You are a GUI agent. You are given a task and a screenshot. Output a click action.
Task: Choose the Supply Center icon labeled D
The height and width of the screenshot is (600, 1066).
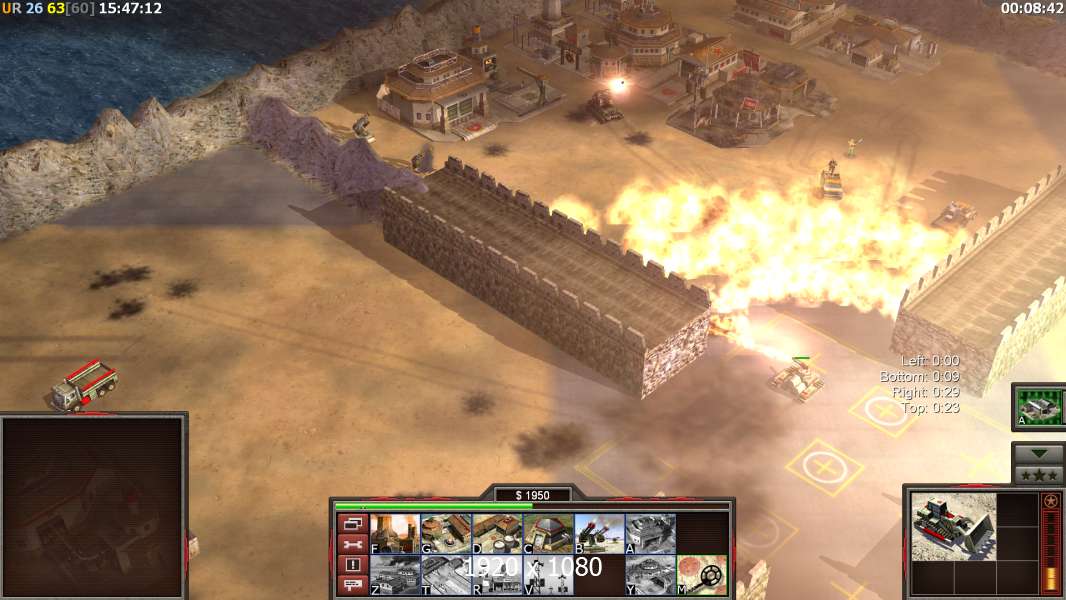tap(497, 534)
